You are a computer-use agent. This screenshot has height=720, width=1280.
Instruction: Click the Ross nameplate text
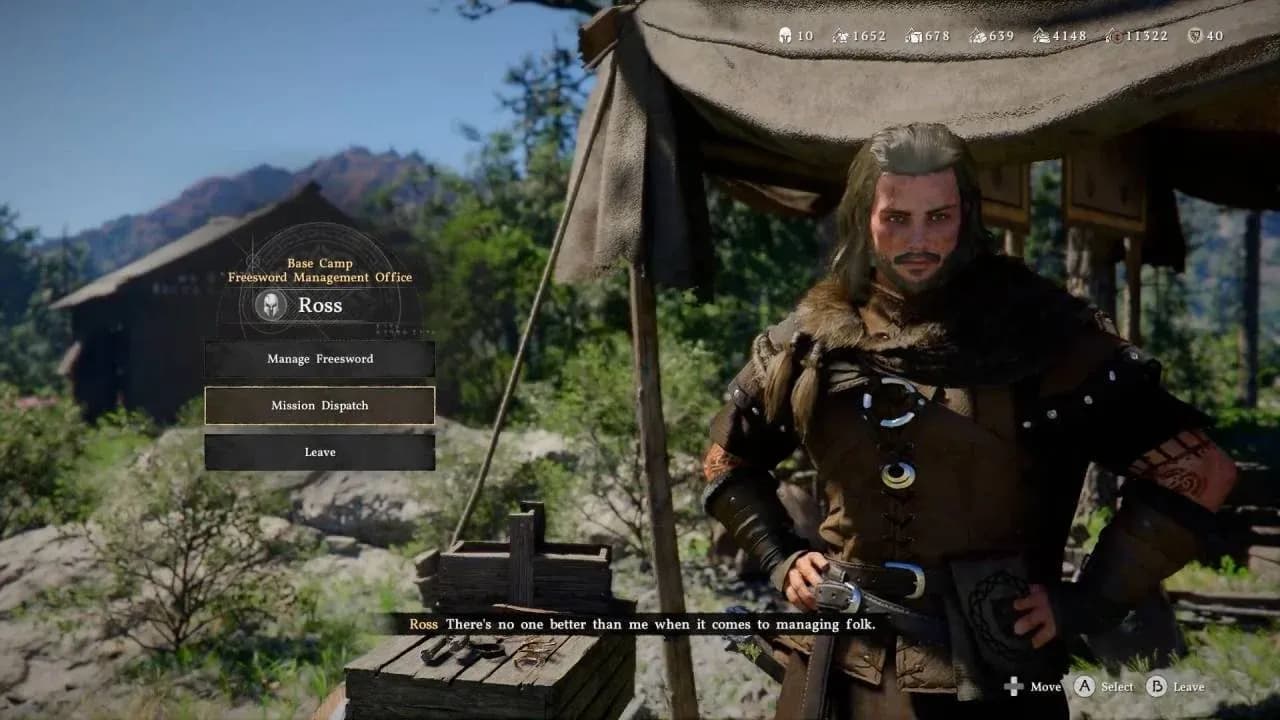[322, 305]
